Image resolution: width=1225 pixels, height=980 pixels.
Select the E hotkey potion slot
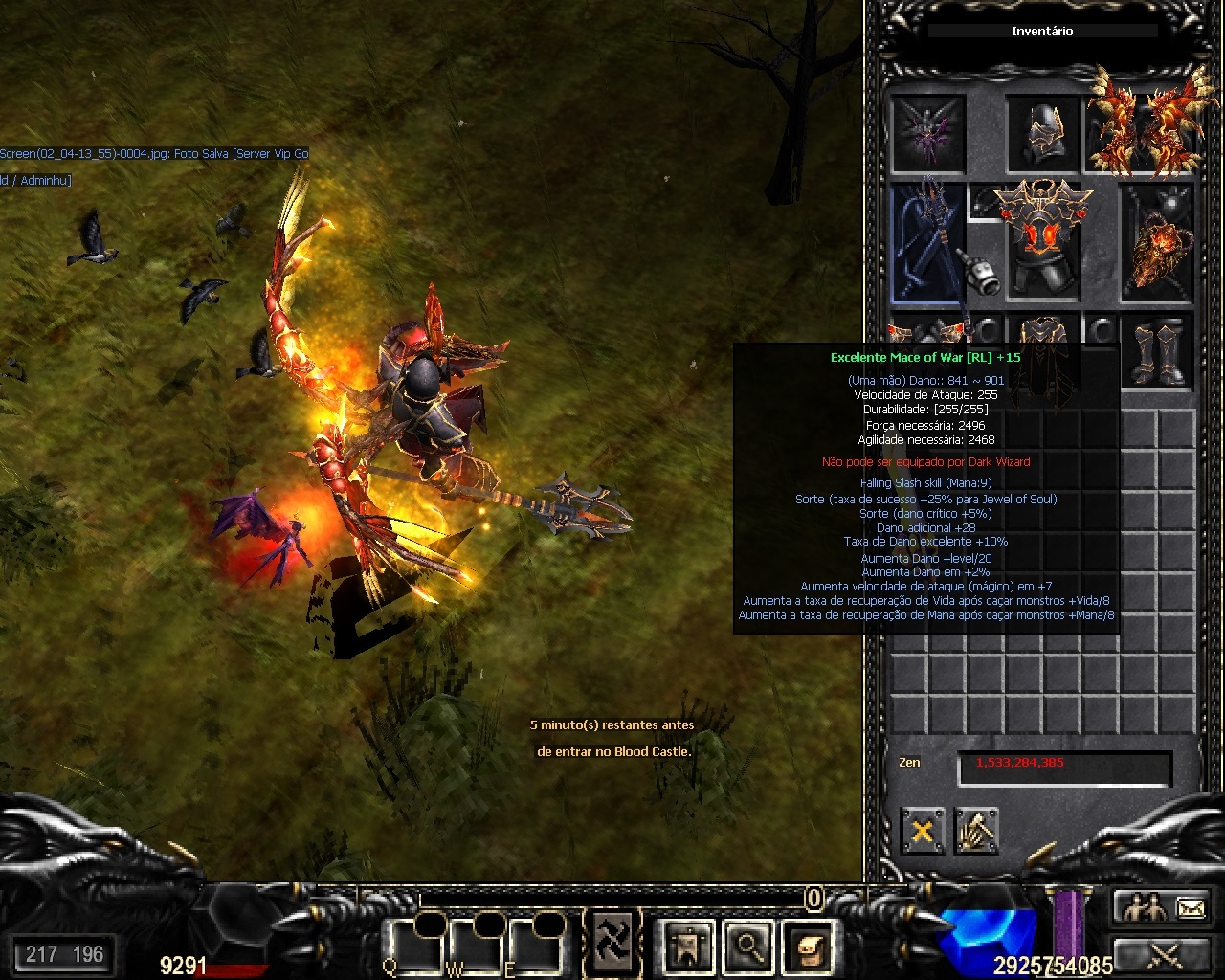coord(538,946)
